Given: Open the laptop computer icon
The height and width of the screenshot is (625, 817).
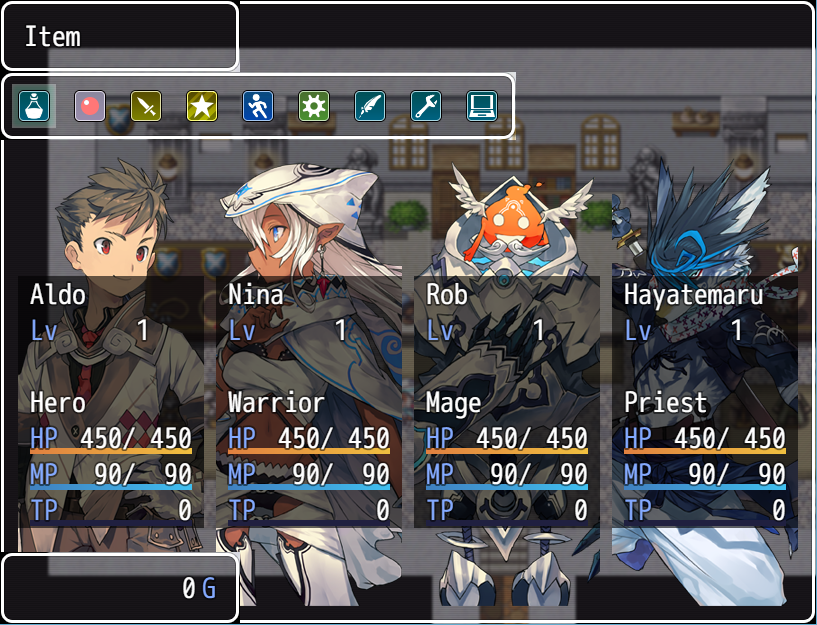Looking at the screenshot, I should 482,106.
